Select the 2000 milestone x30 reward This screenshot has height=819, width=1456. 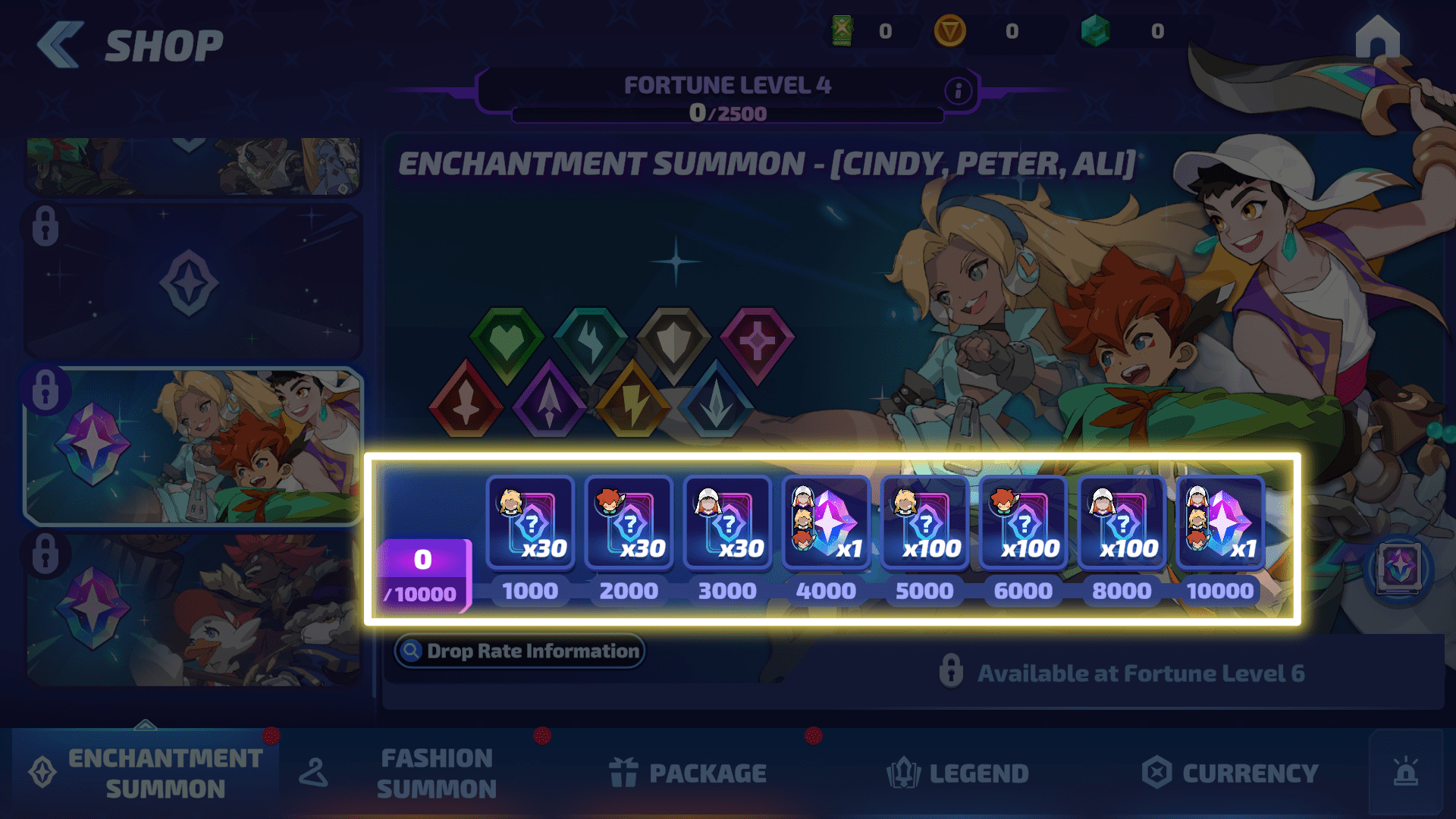pyautogui.click(x=629, y=522)
